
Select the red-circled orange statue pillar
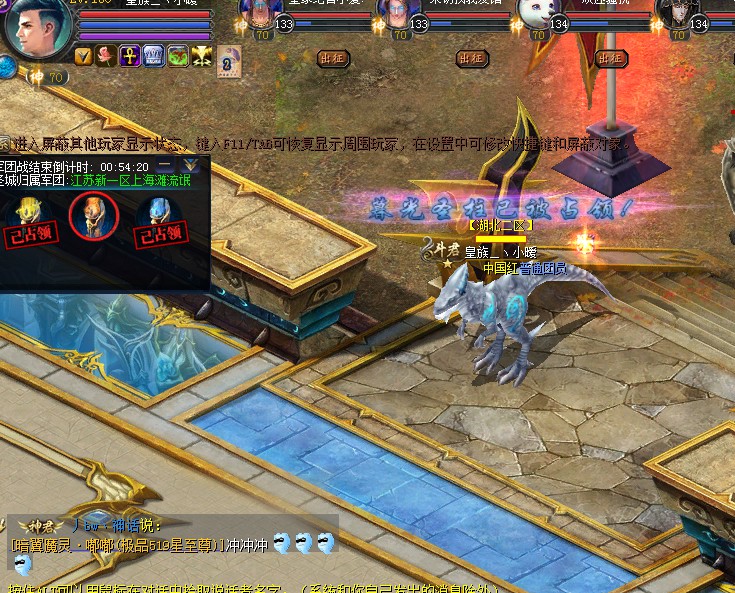pyautogui.click(x=94, y=213)
